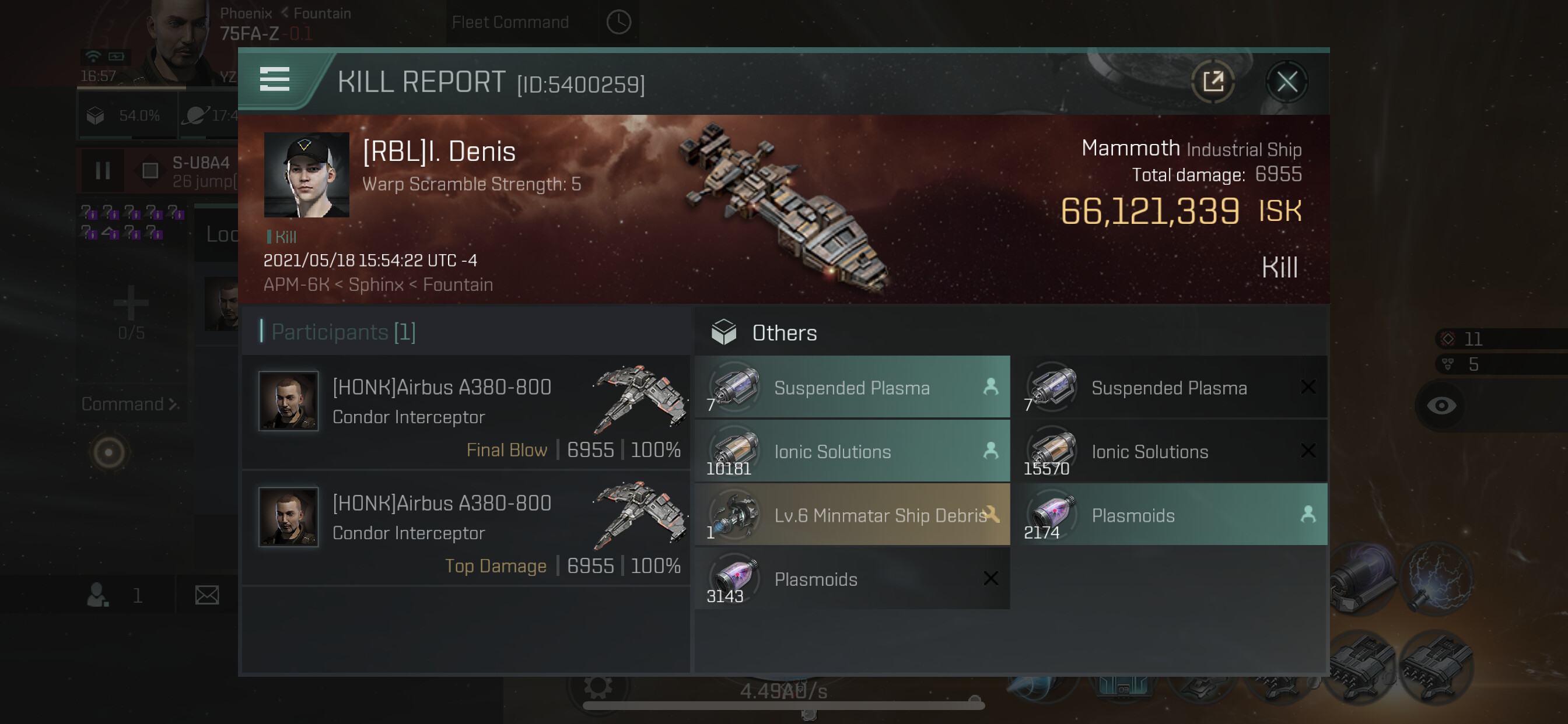Image resolution: width=1568 pixels, height=724 pixels.
Task: Select the 3143 Plasmoids item
Action: pyautogui.click(x=852, y=579)
